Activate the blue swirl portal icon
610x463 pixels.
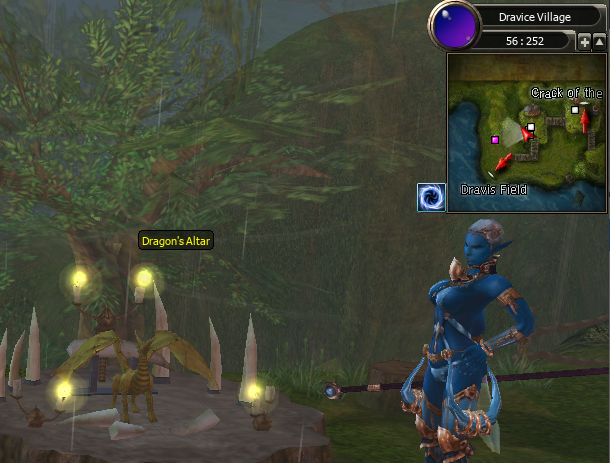click(431, 197)
